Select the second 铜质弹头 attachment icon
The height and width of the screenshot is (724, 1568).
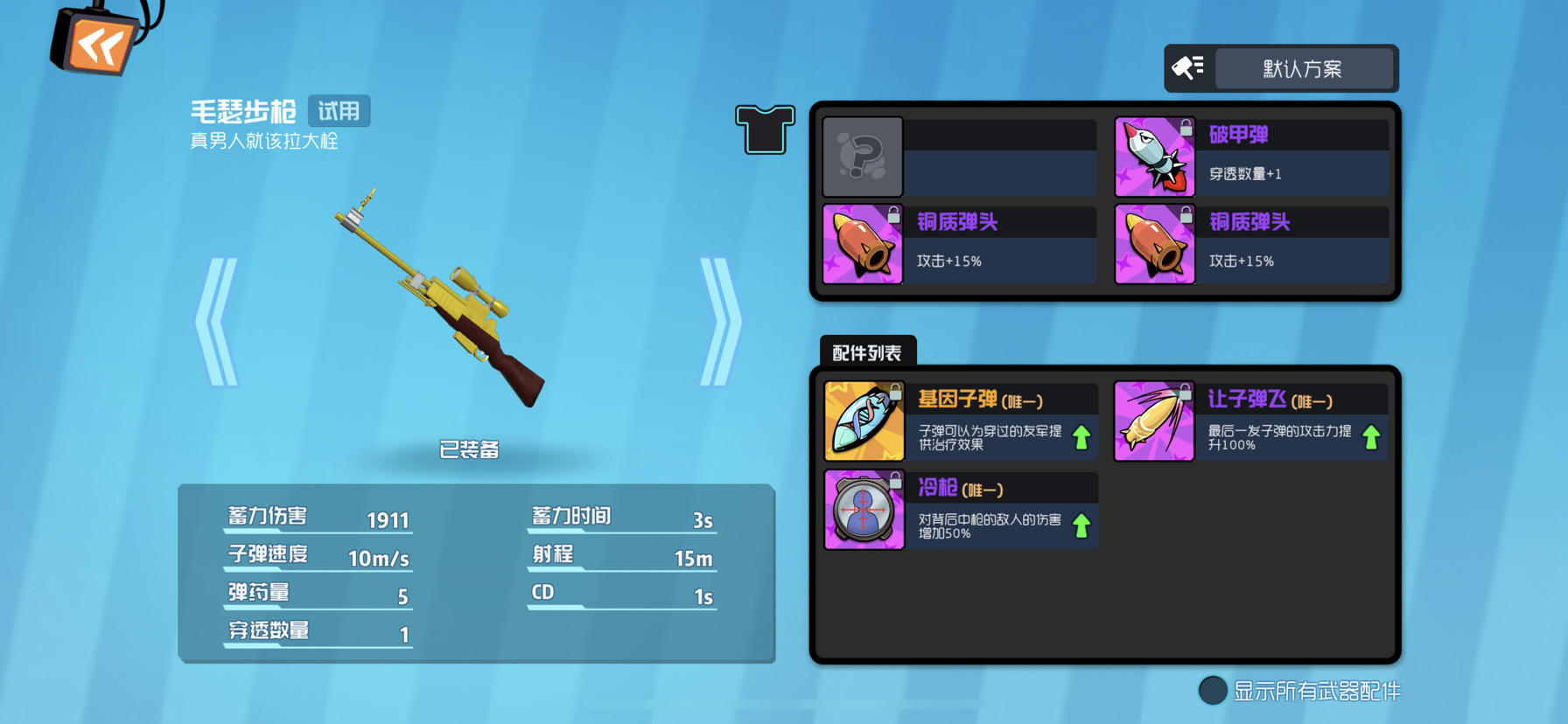coord(1153,245)
